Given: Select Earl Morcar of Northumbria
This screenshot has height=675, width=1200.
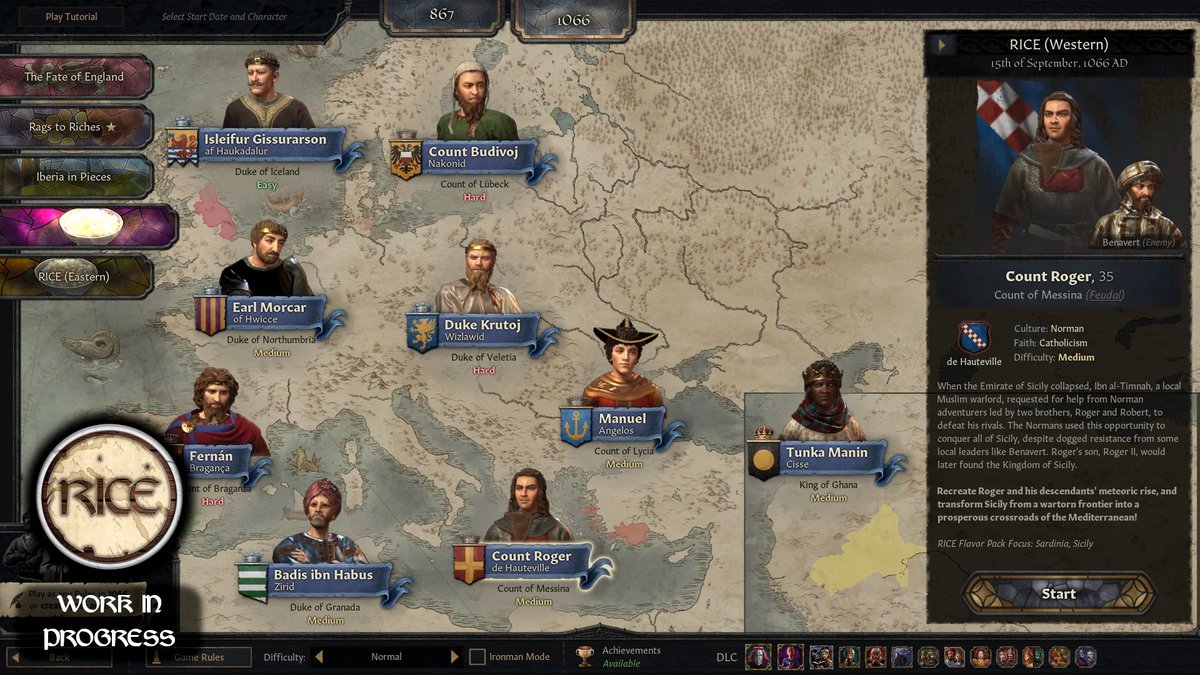Looking at the screenshot, I should tap(269, 309).
